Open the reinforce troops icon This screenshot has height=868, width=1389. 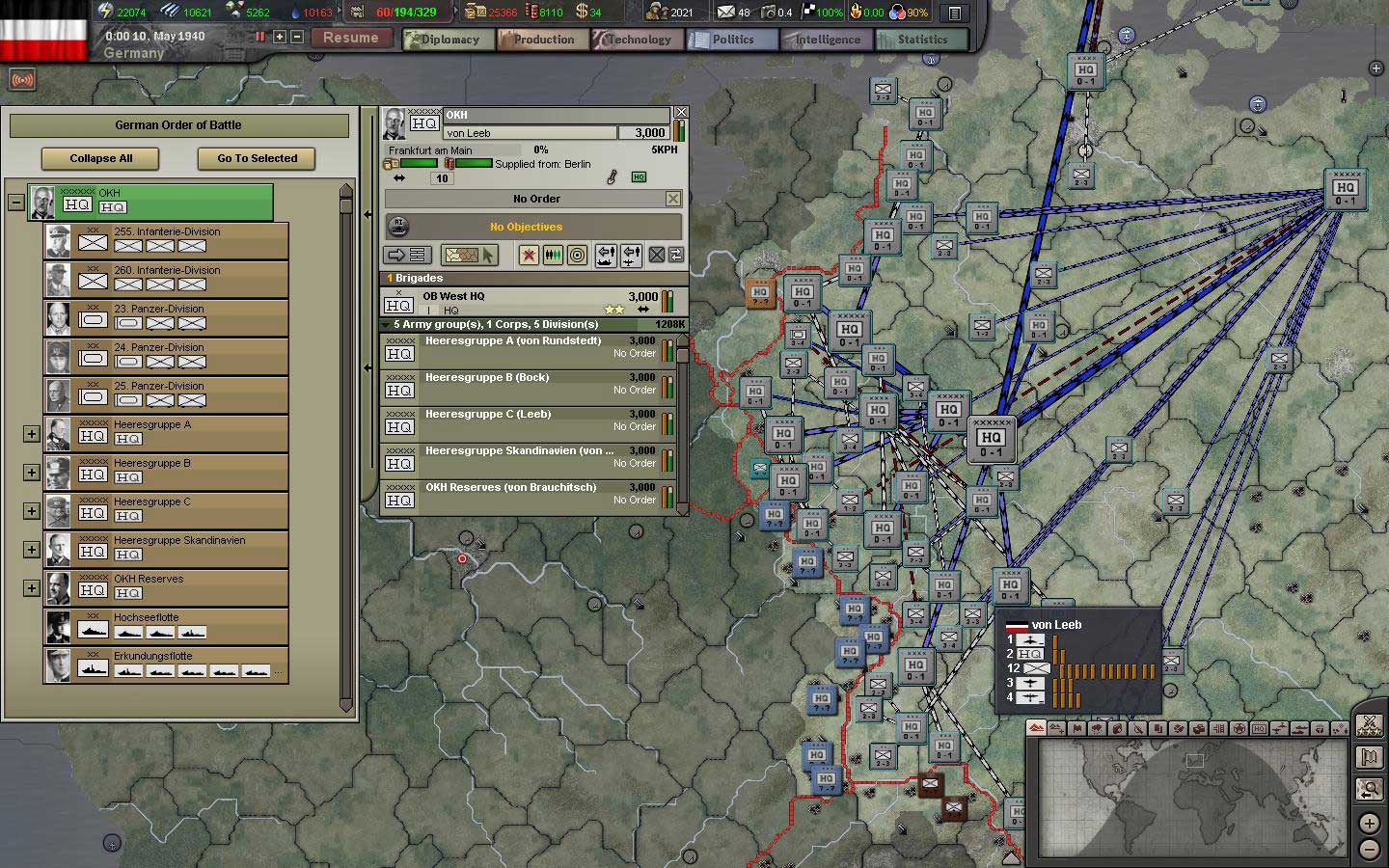click(x=552, y=255)
